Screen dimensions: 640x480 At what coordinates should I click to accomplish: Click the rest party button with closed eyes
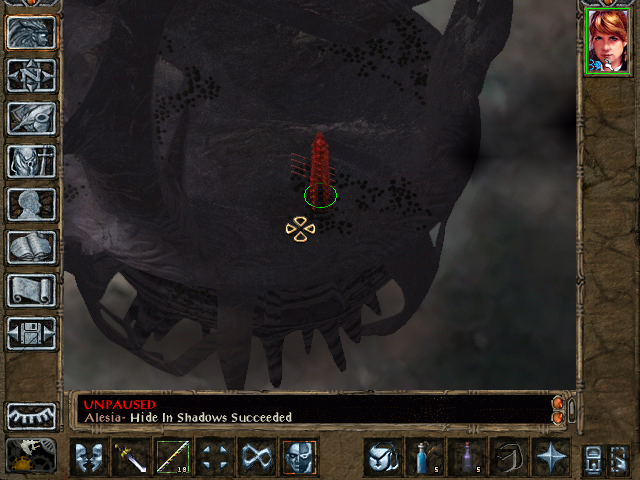tap(31, 415)
